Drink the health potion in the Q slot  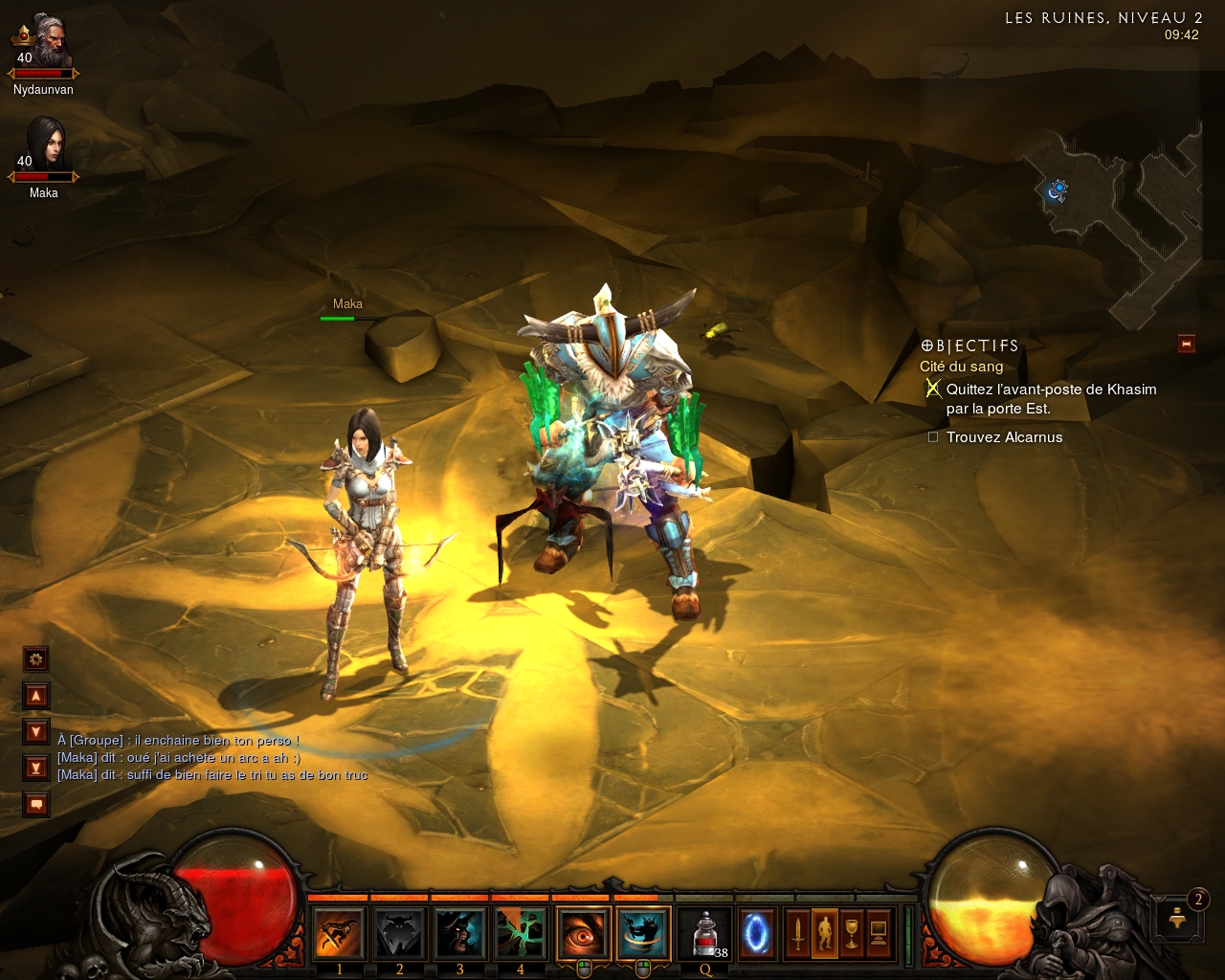pos(705,933)
